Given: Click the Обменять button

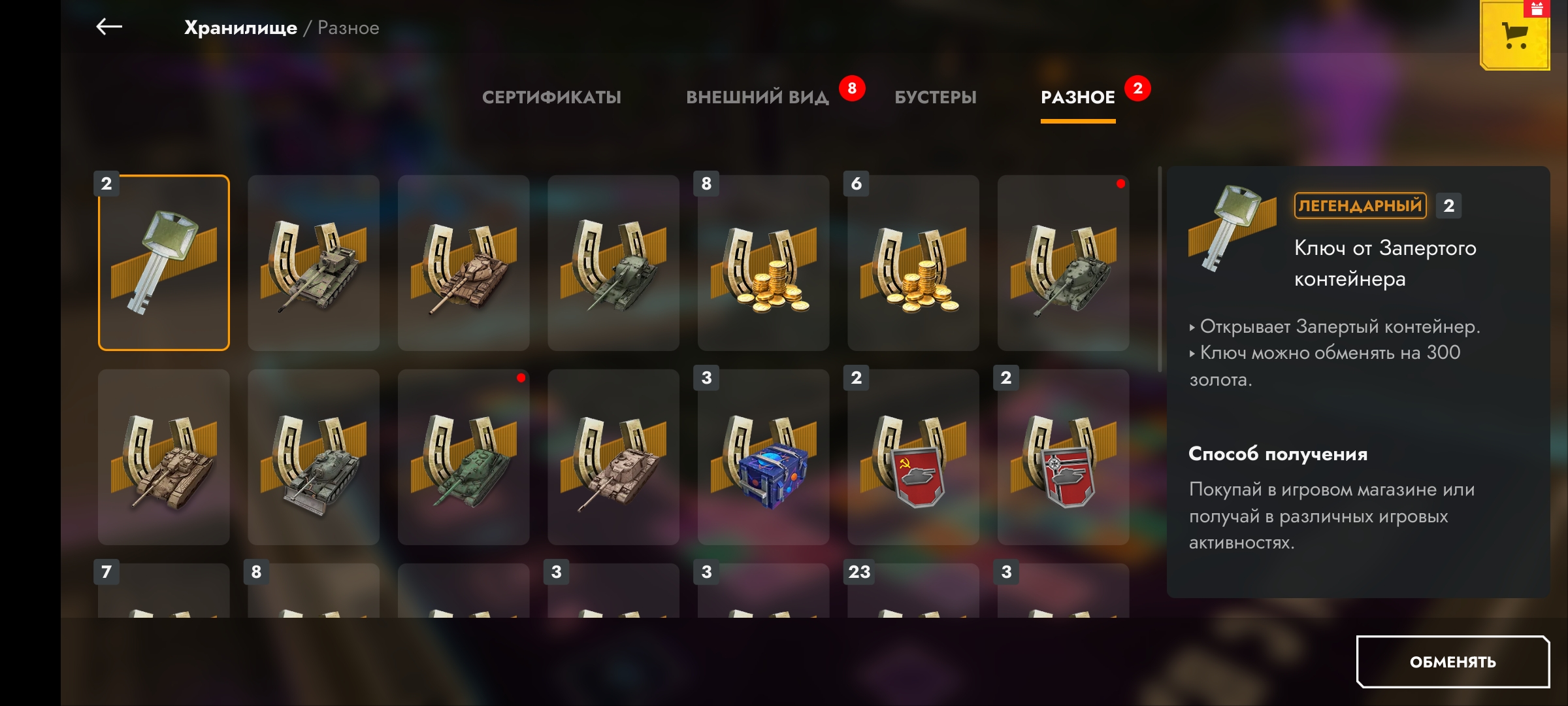Looking at the screenshot, I should pos(1452,662).
